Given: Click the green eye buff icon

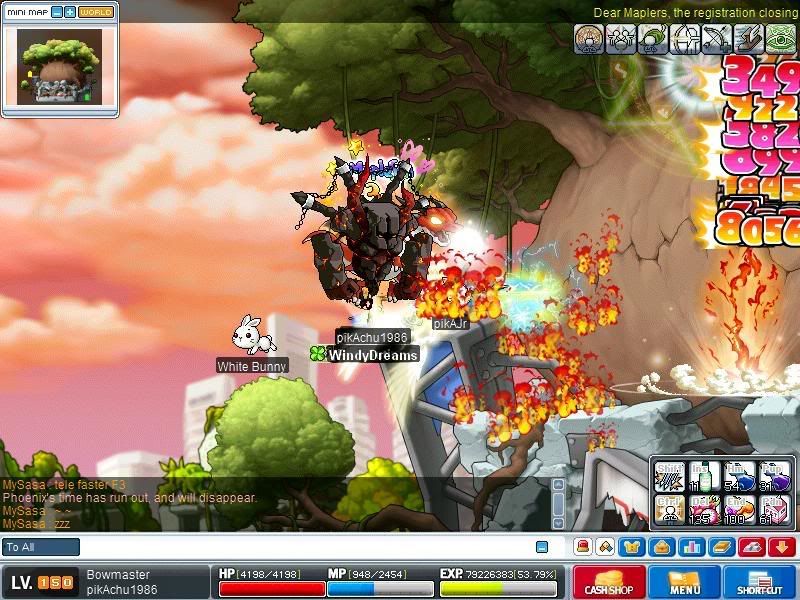Looking at the screenshot, I should (x=780, y=38).
